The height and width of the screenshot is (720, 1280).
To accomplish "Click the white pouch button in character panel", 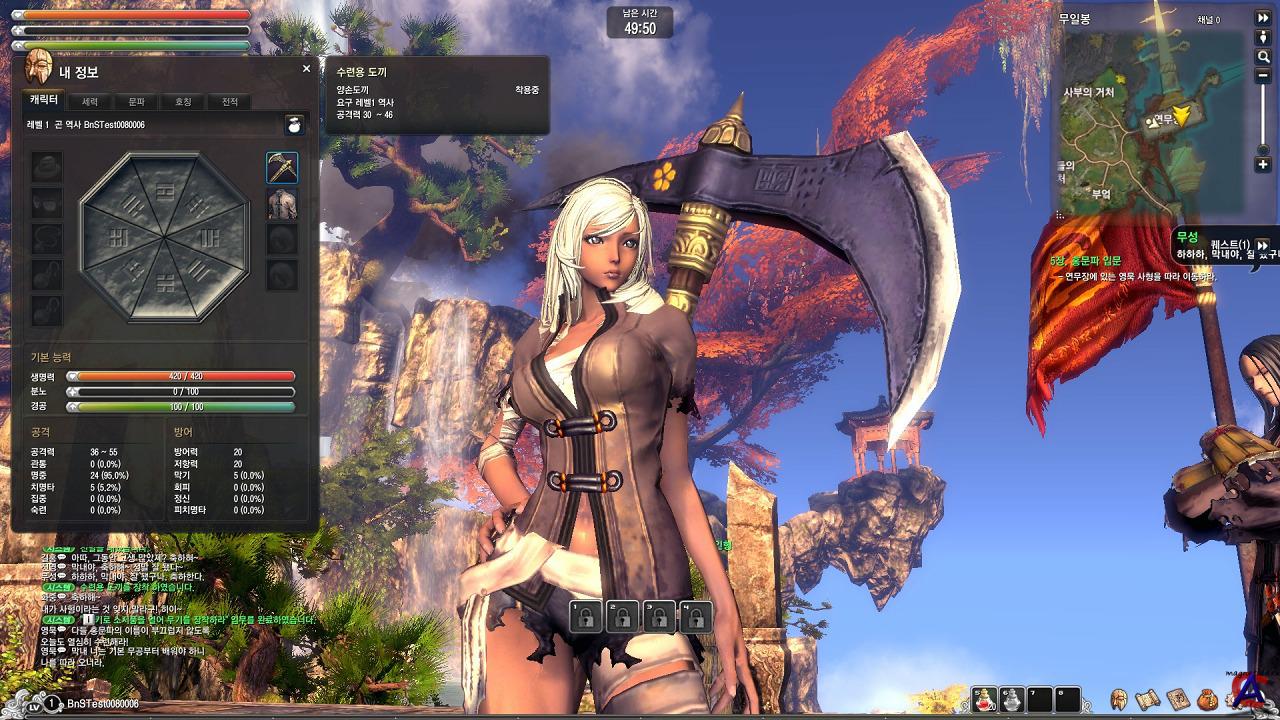I will point(294,125).
